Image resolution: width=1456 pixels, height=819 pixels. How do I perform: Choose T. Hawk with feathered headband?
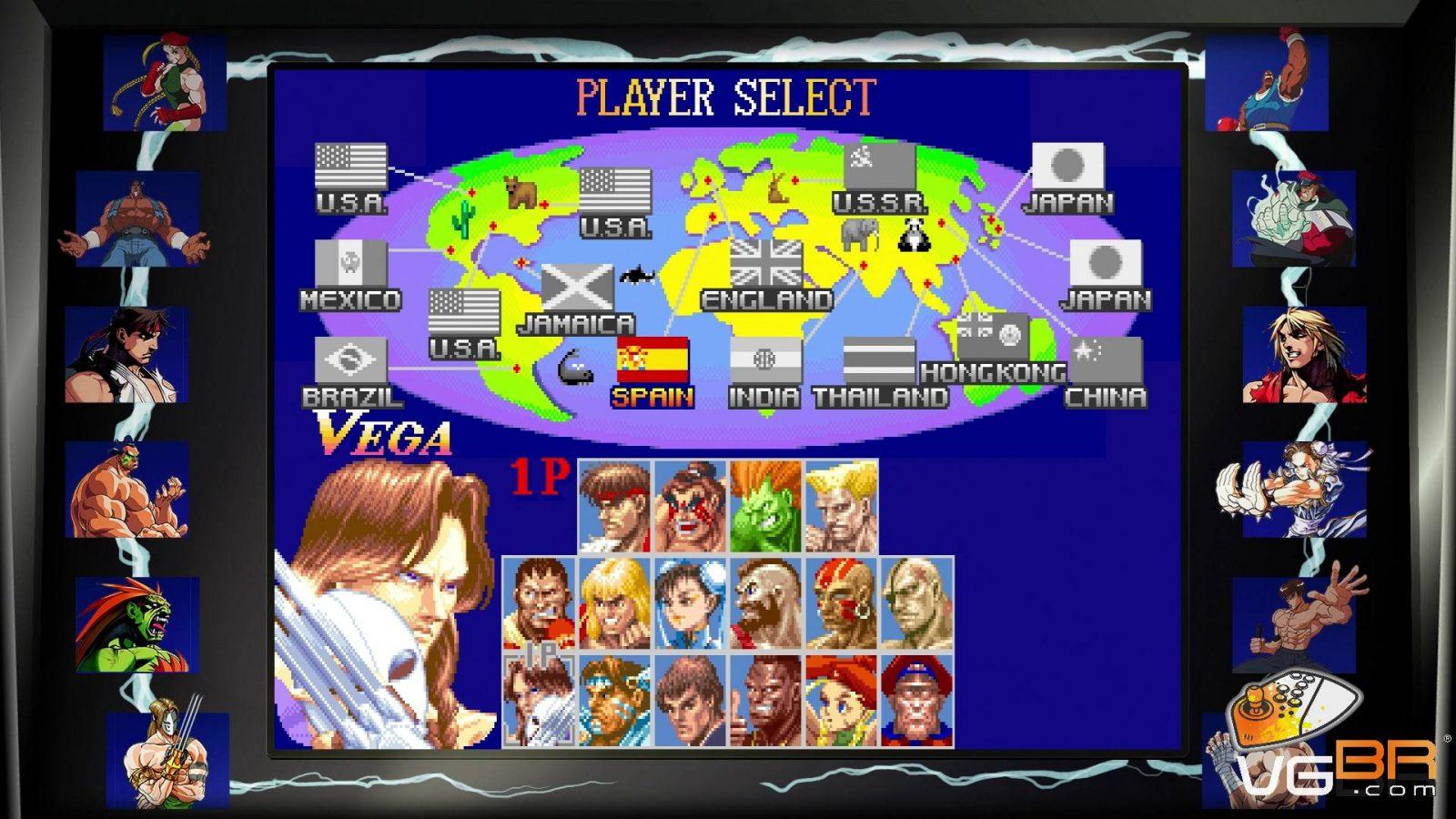click(x=615, y=700)
